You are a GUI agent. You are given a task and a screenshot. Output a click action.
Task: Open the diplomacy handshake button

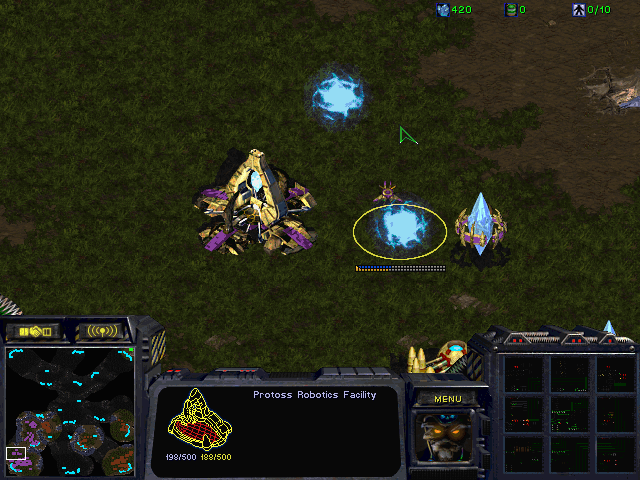[33, 330]
